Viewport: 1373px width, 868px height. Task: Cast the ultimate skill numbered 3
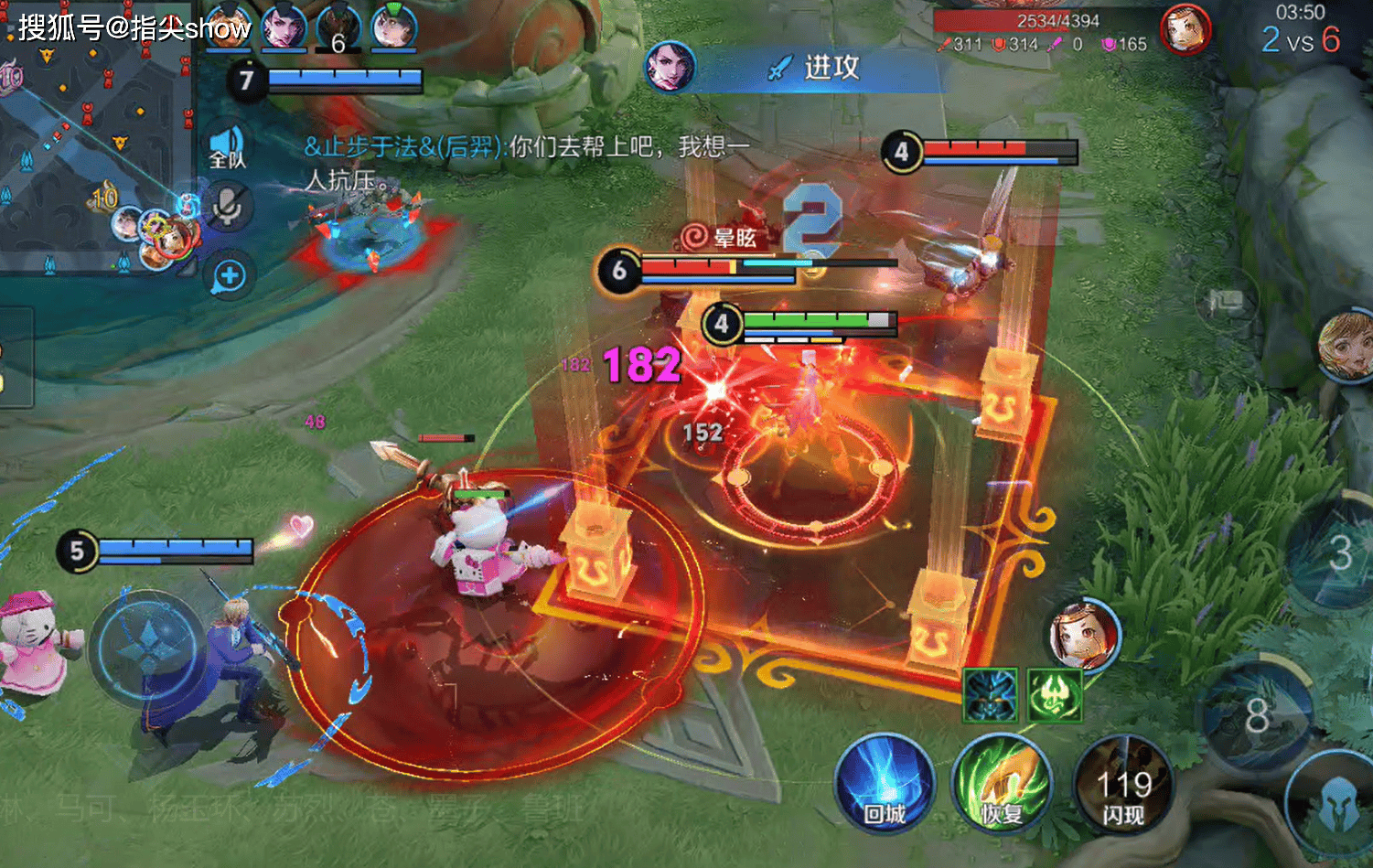1338,552
